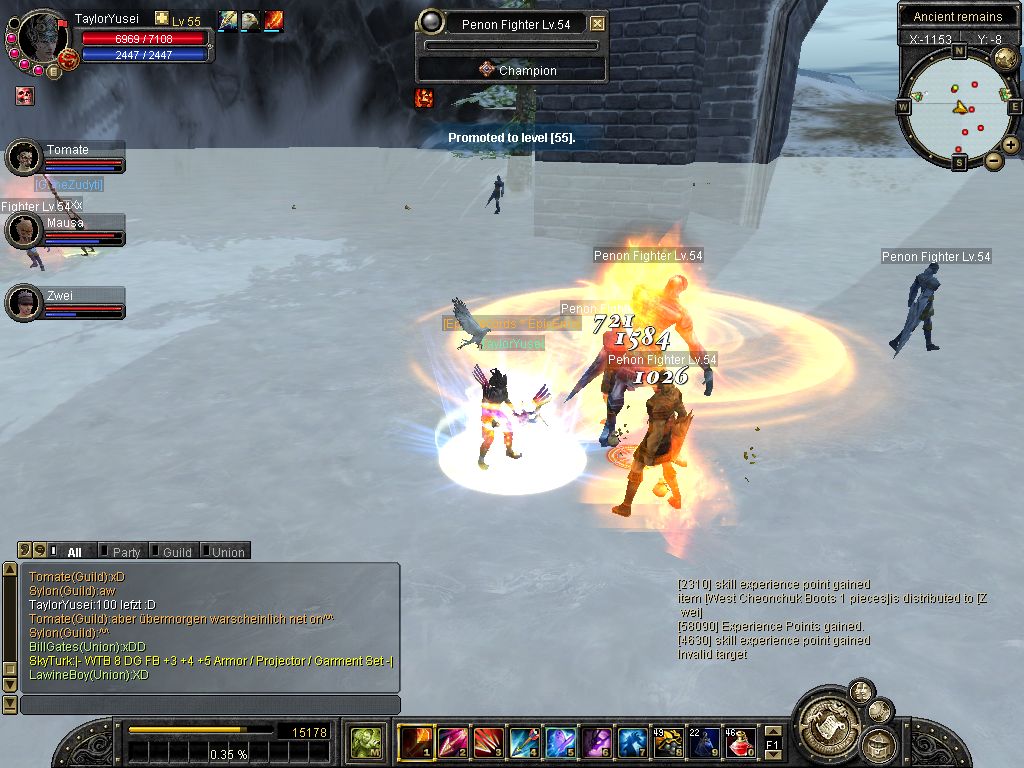Screen dimensions: 1024x768
Task: Select party member Zwei's portrait
Action: tap(22, 303)
